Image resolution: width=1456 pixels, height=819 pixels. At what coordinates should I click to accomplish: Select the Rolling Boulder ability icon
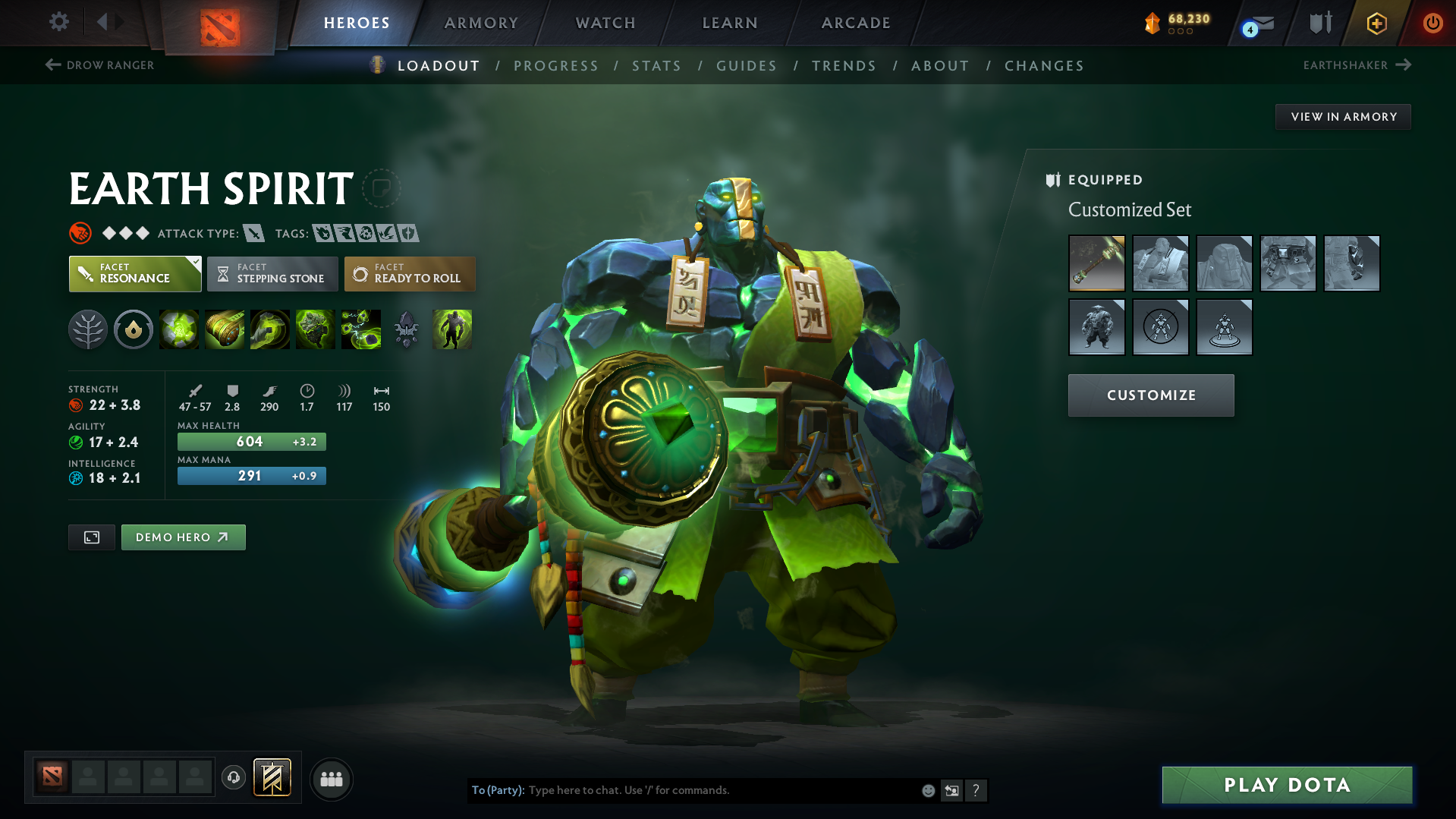coord(225,329)
